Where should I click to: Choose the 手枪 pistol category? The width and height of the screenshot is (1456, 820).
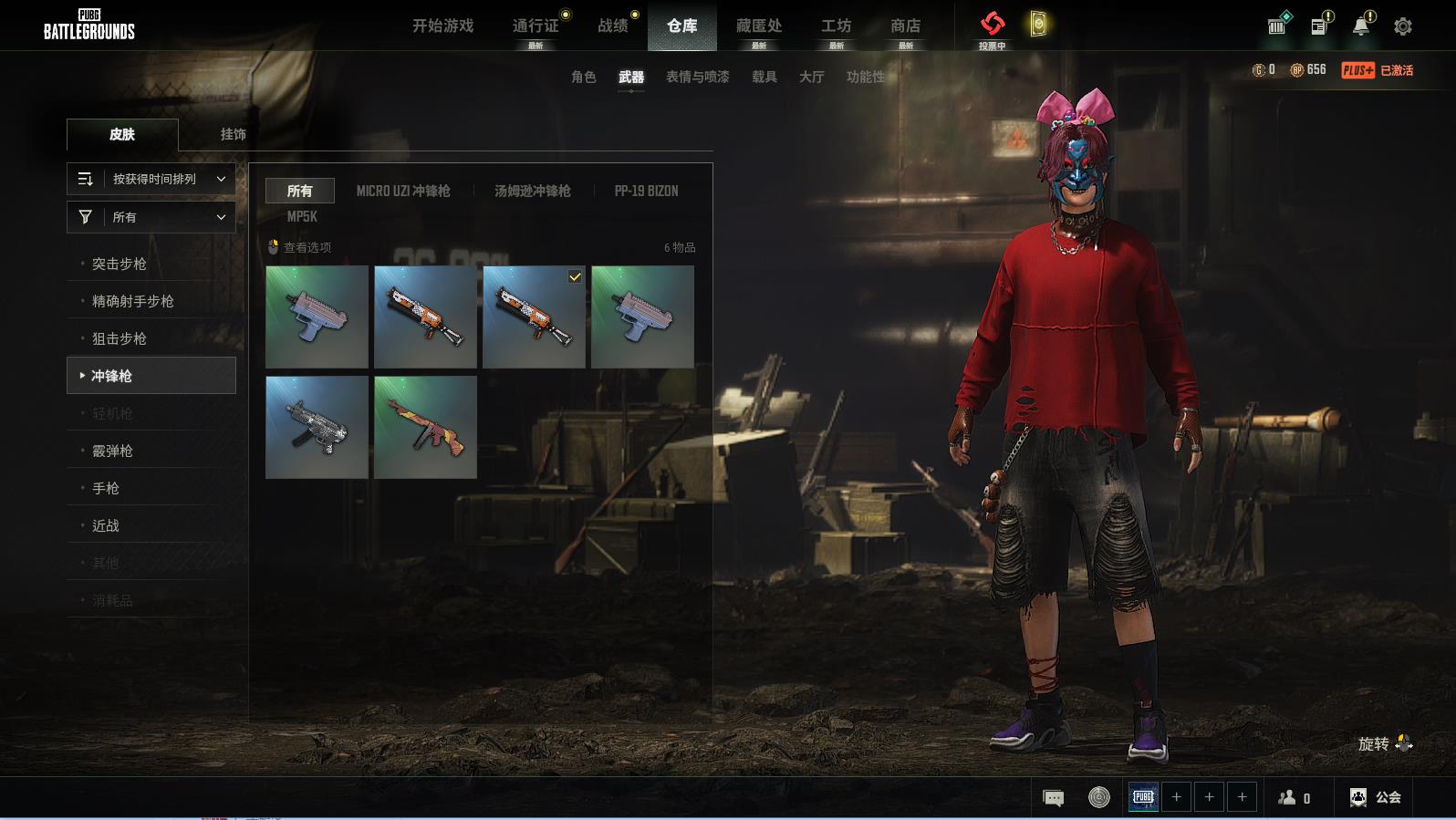tap(106, 488)
